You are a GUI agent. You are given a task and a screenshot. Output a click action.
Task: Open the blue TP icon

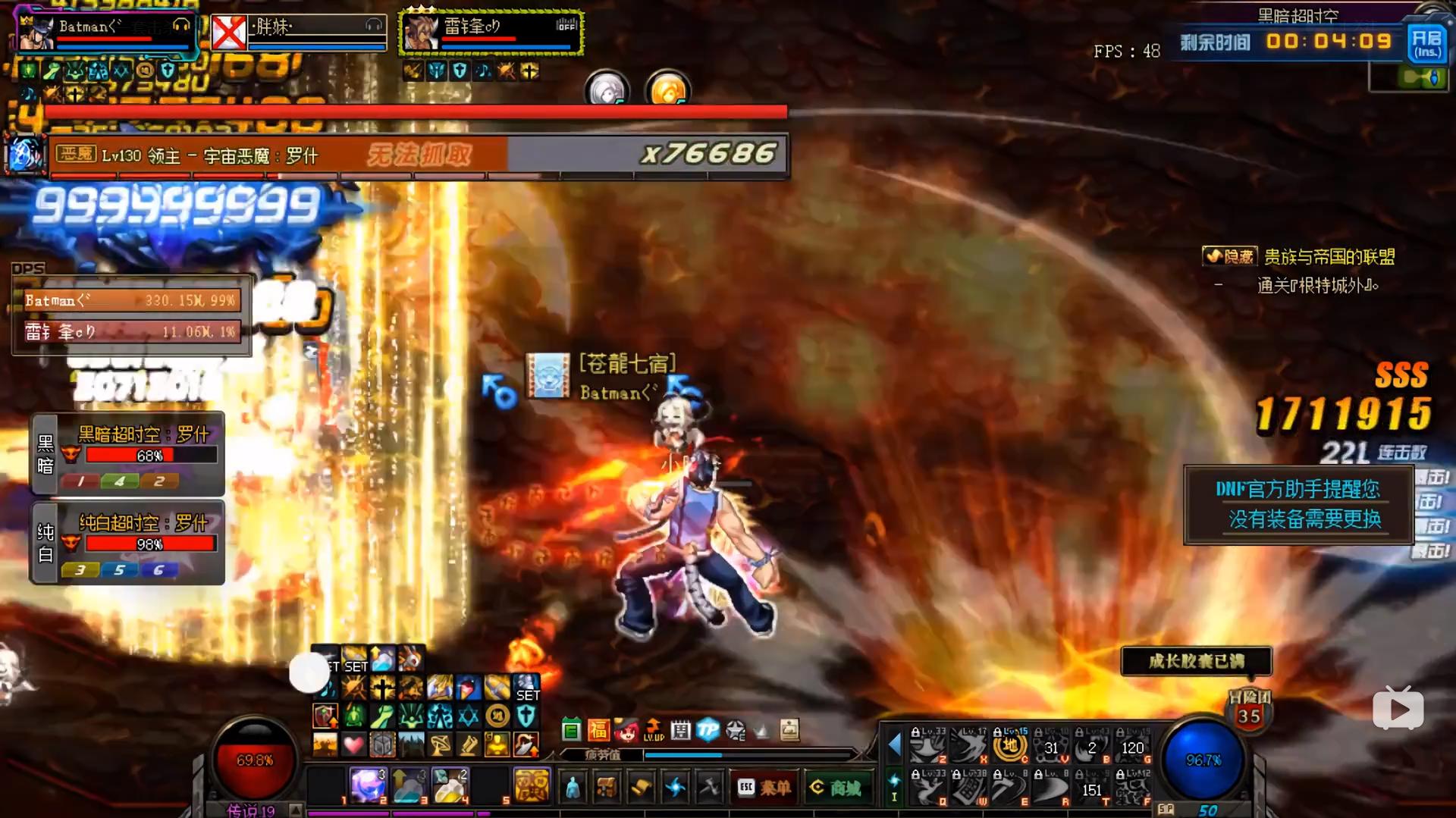tap(708, 730)
